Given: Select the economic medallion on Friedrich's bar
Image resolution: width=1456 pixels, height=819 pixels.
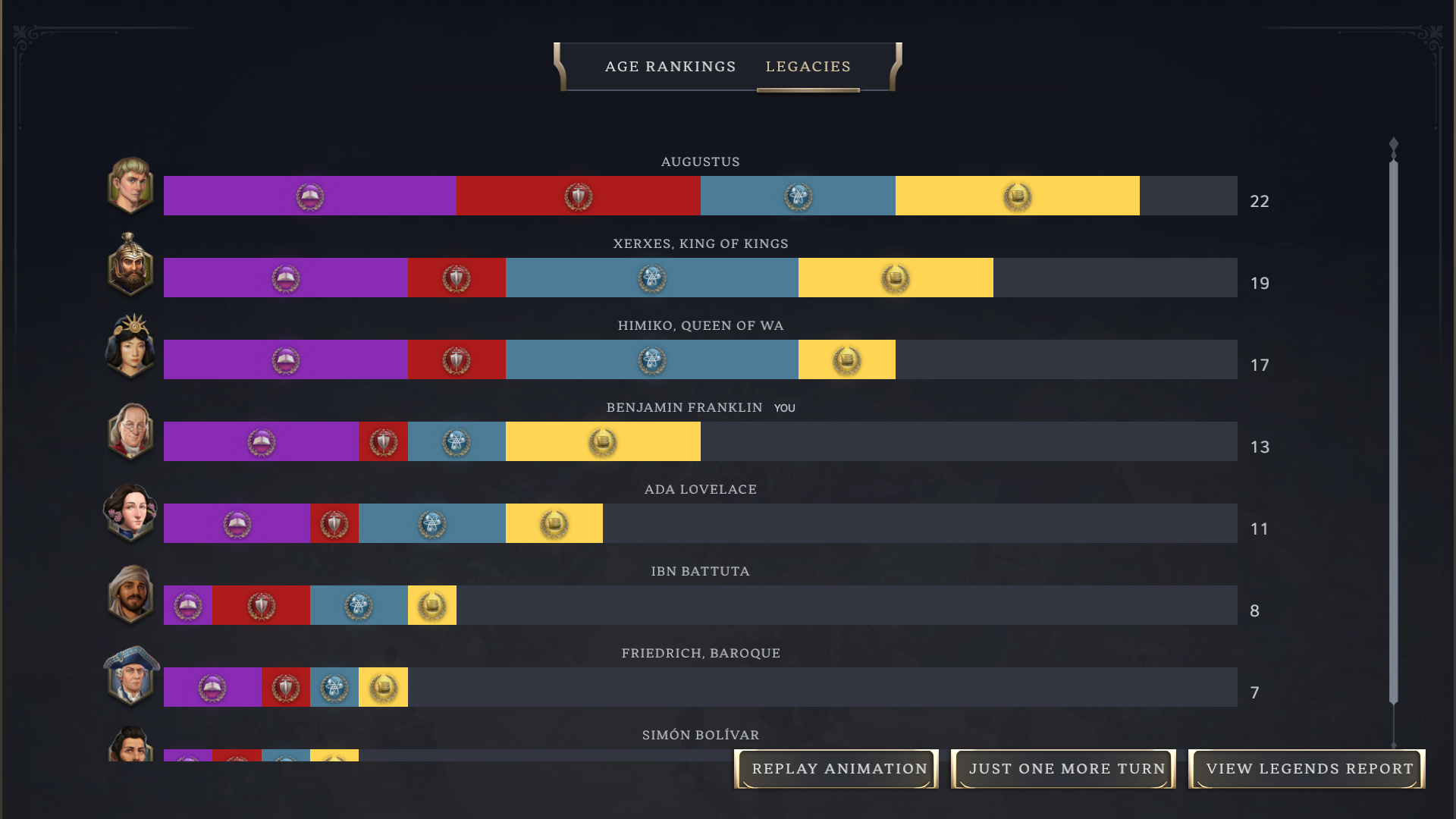Looking at the screenshot, I should tap(383, 687).
